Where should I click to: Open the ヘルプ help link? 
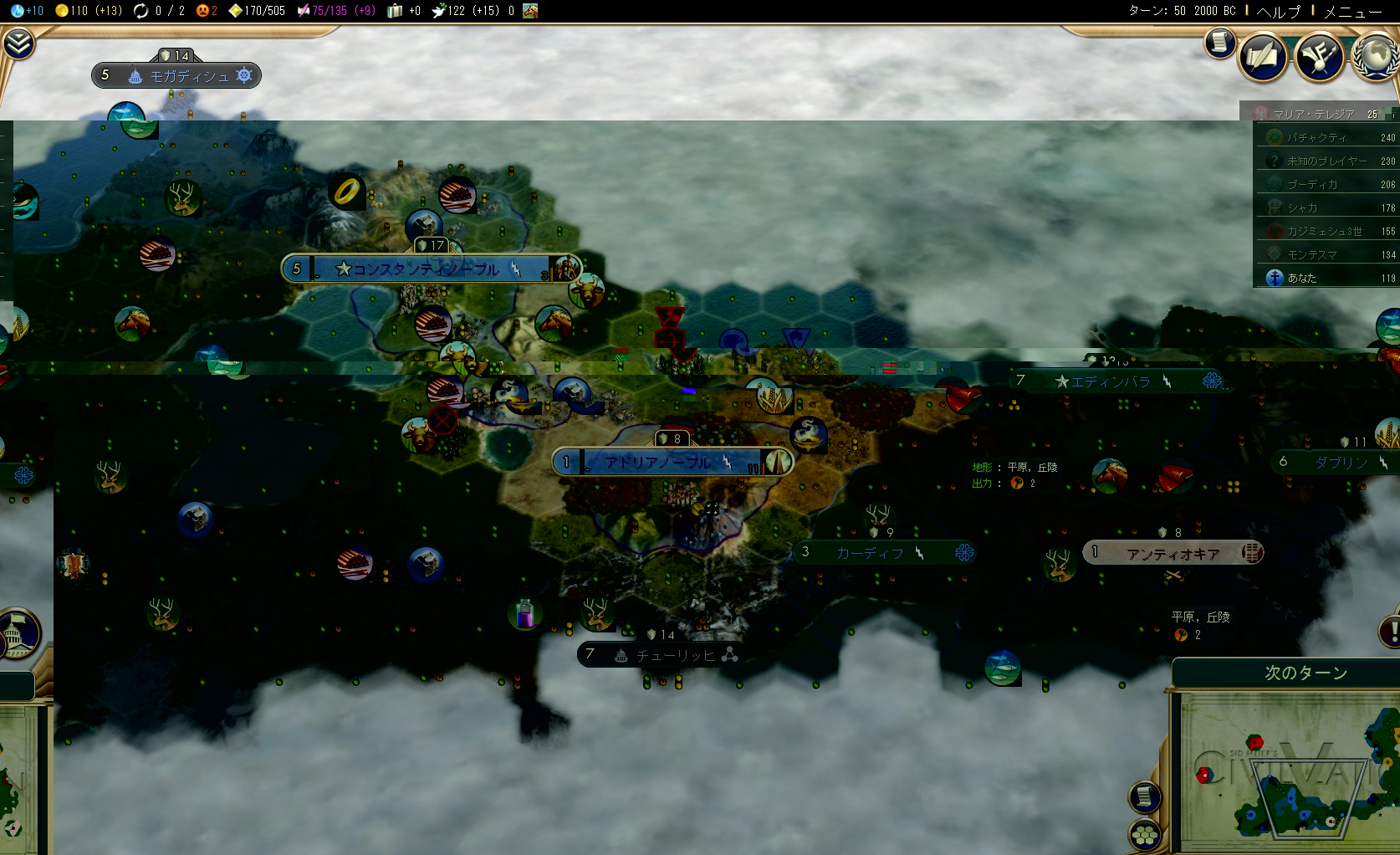(1279, 11)
